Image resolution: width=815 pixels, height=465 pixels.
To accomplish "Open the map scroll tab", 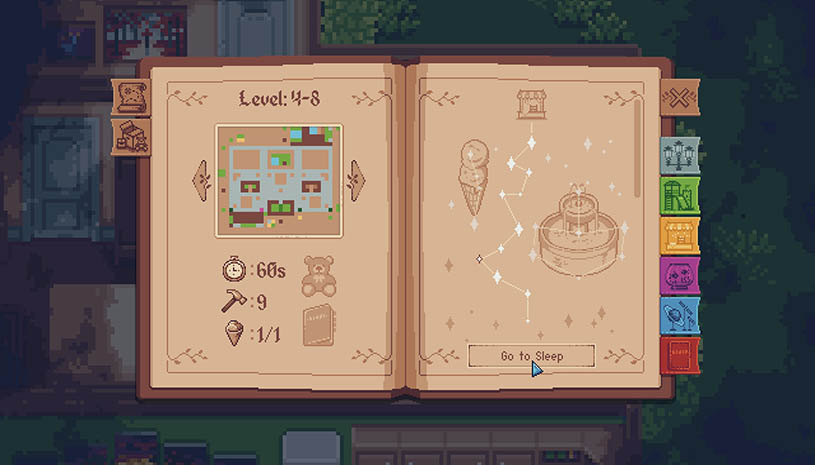I will 131,97.
